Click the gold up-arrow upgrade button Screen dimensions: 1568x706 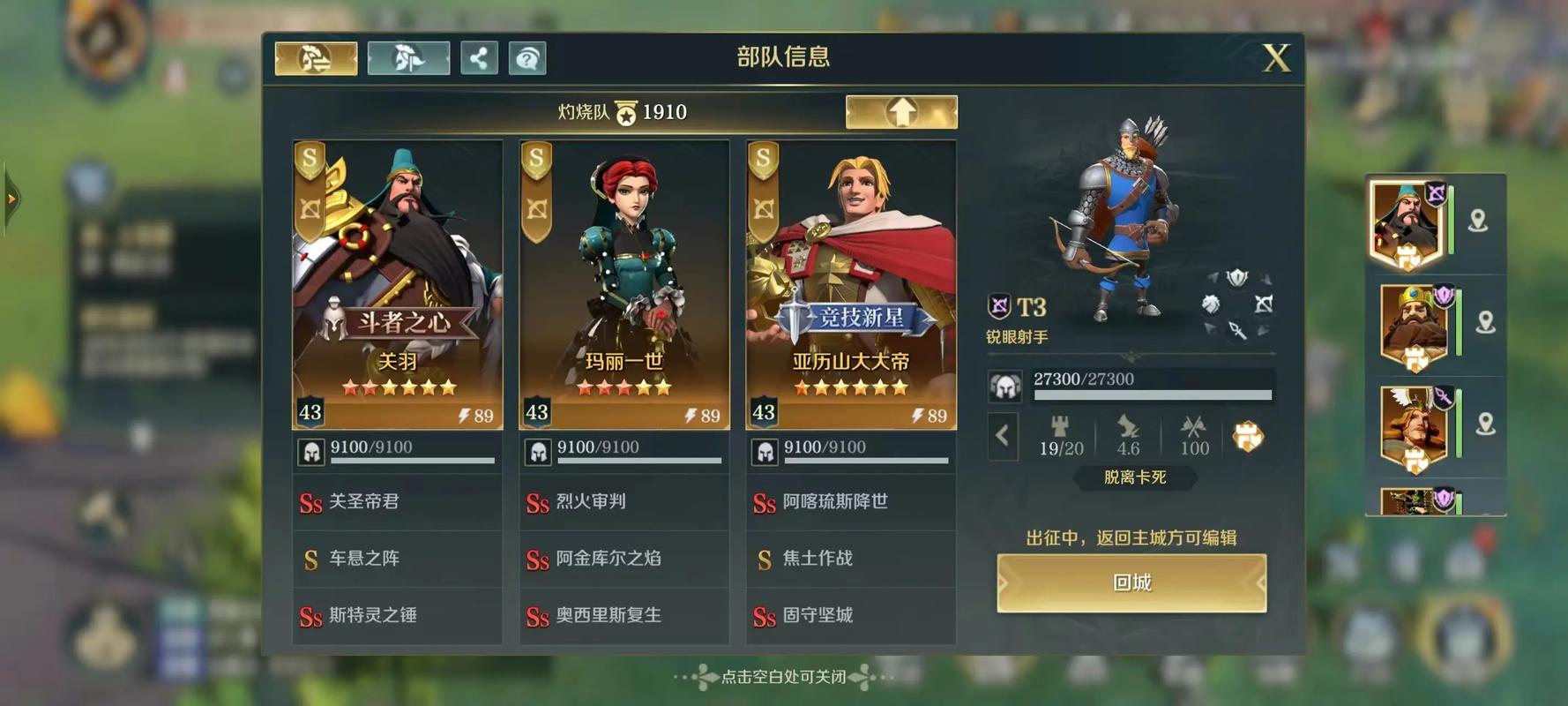pos(901,112)
